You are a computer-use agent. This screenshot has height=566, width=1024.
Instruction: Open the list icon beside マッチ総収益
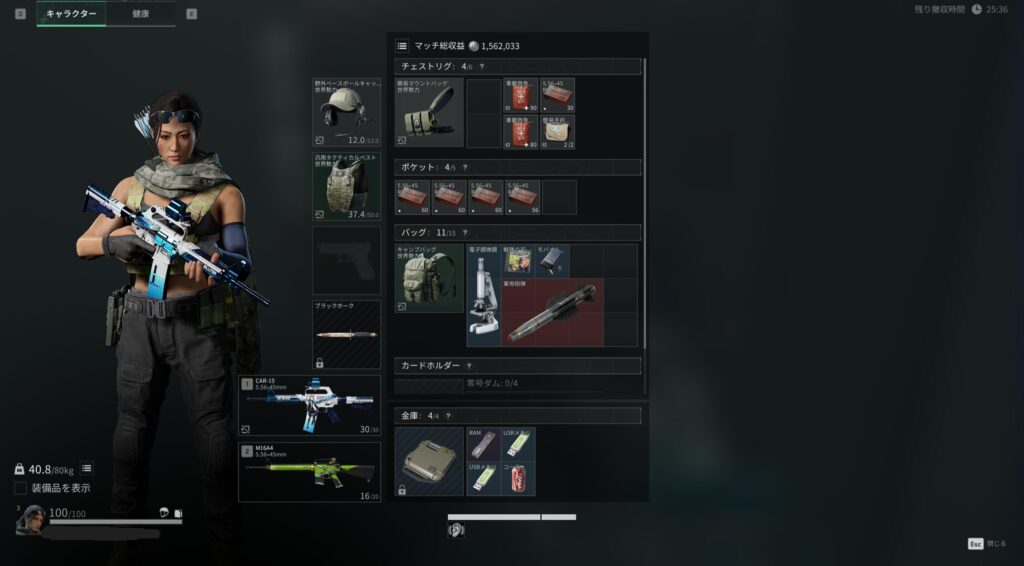pyautogui.click(x=402, y=45)
